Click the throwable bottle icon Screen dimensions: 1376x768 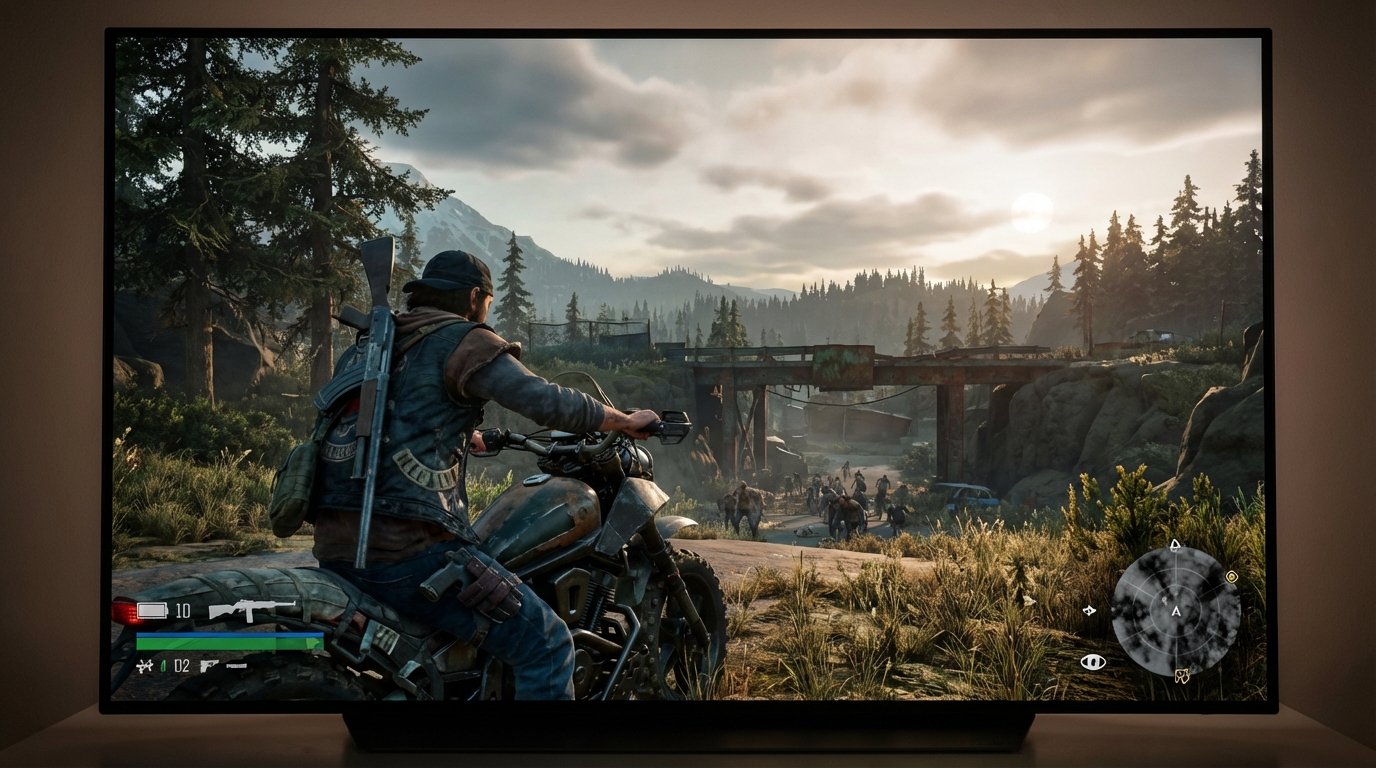[x=163, y=666]
